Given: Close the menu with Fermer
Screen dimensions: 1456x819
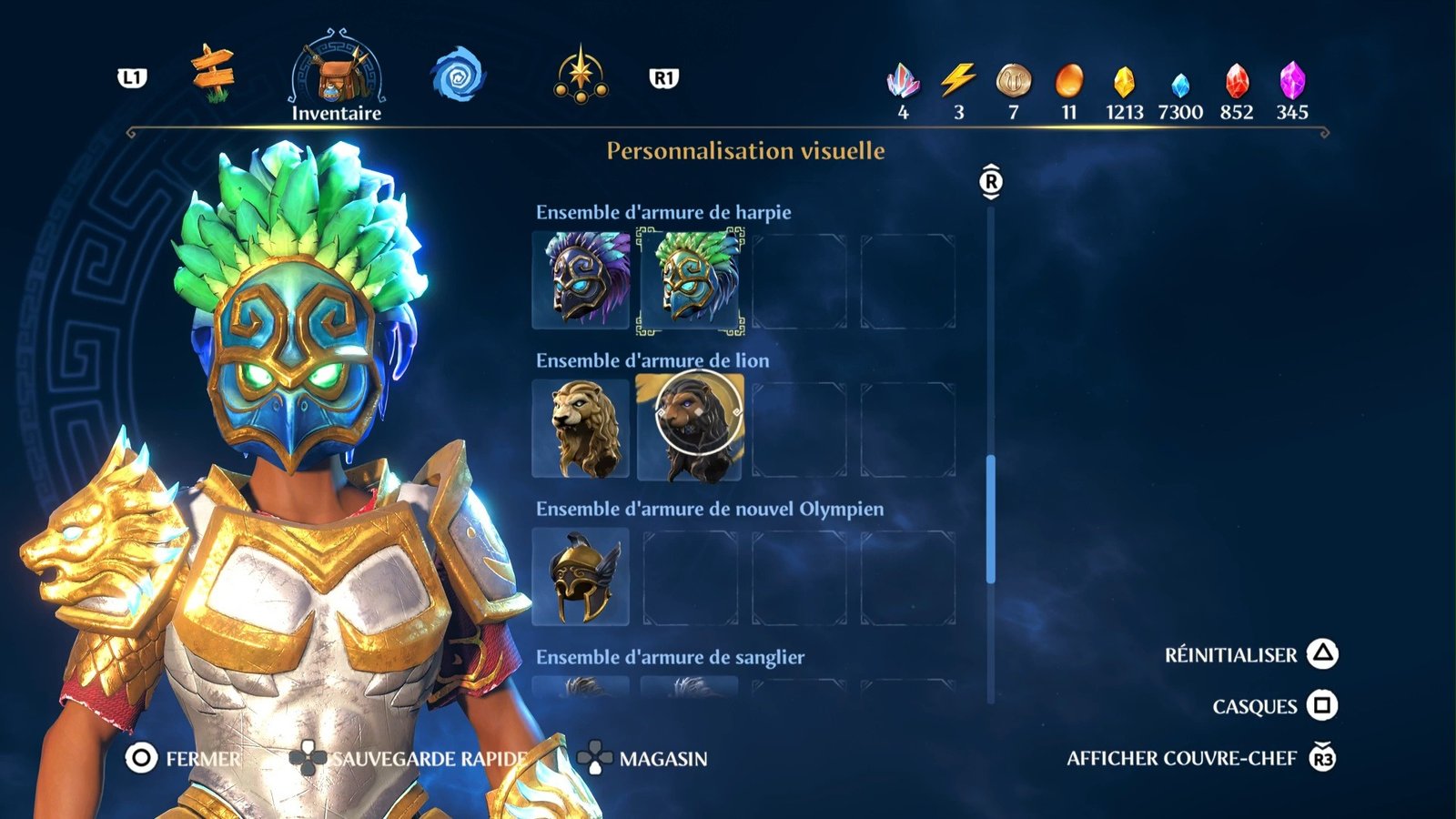Looking at the screenshot, I should 185,758.
